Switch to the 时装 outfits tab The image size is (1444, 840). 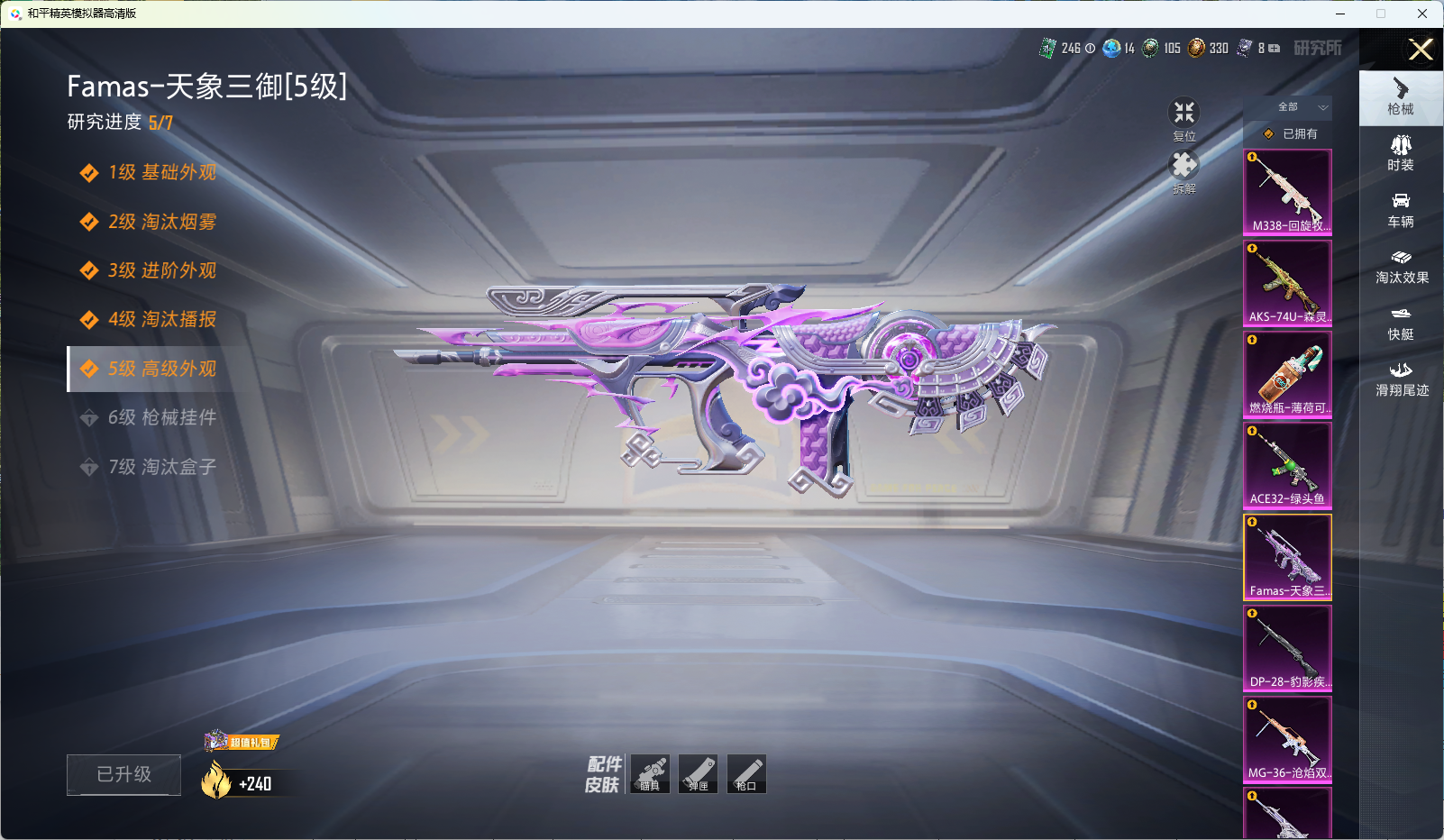pos(1400,153)
